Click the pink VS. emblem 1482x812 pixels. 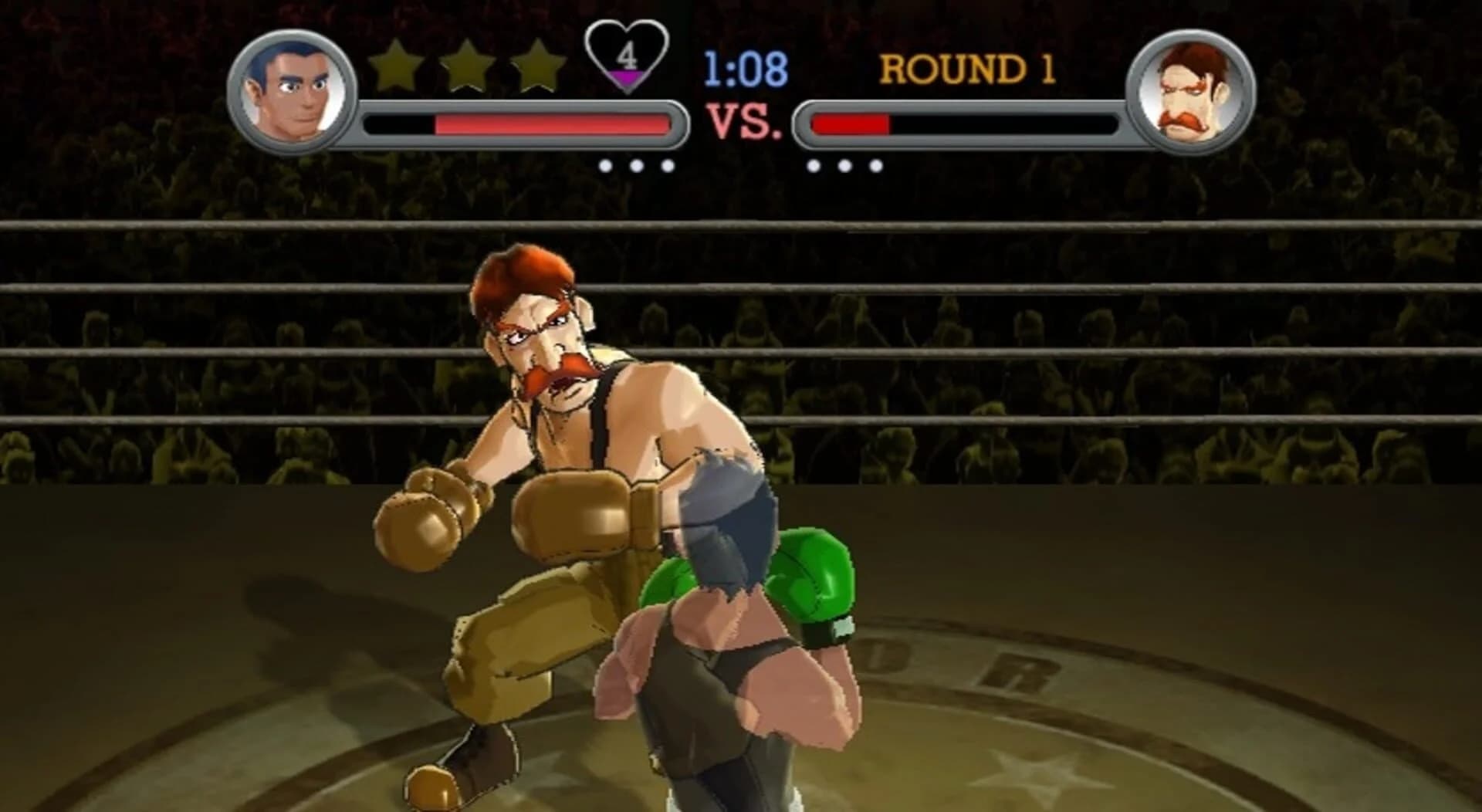pos(743,119)
